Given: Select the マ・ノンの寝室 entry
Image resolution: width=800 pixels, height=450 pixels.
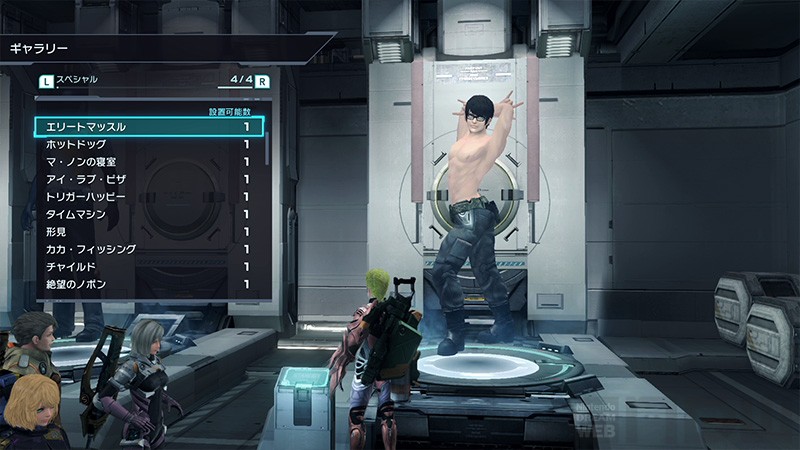Looking at the screenshot, I should tap(150, 162).
